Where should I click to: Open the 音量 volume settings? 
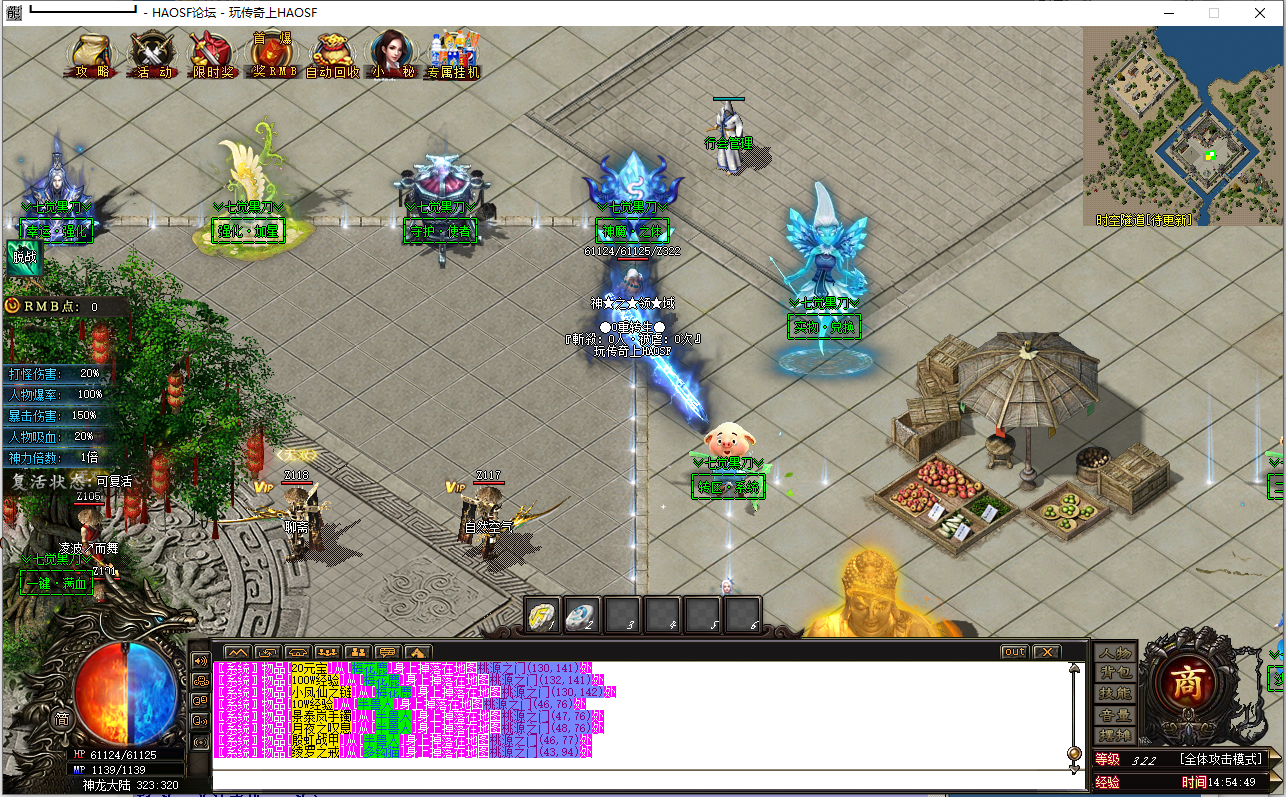[x=1114, y=715]
